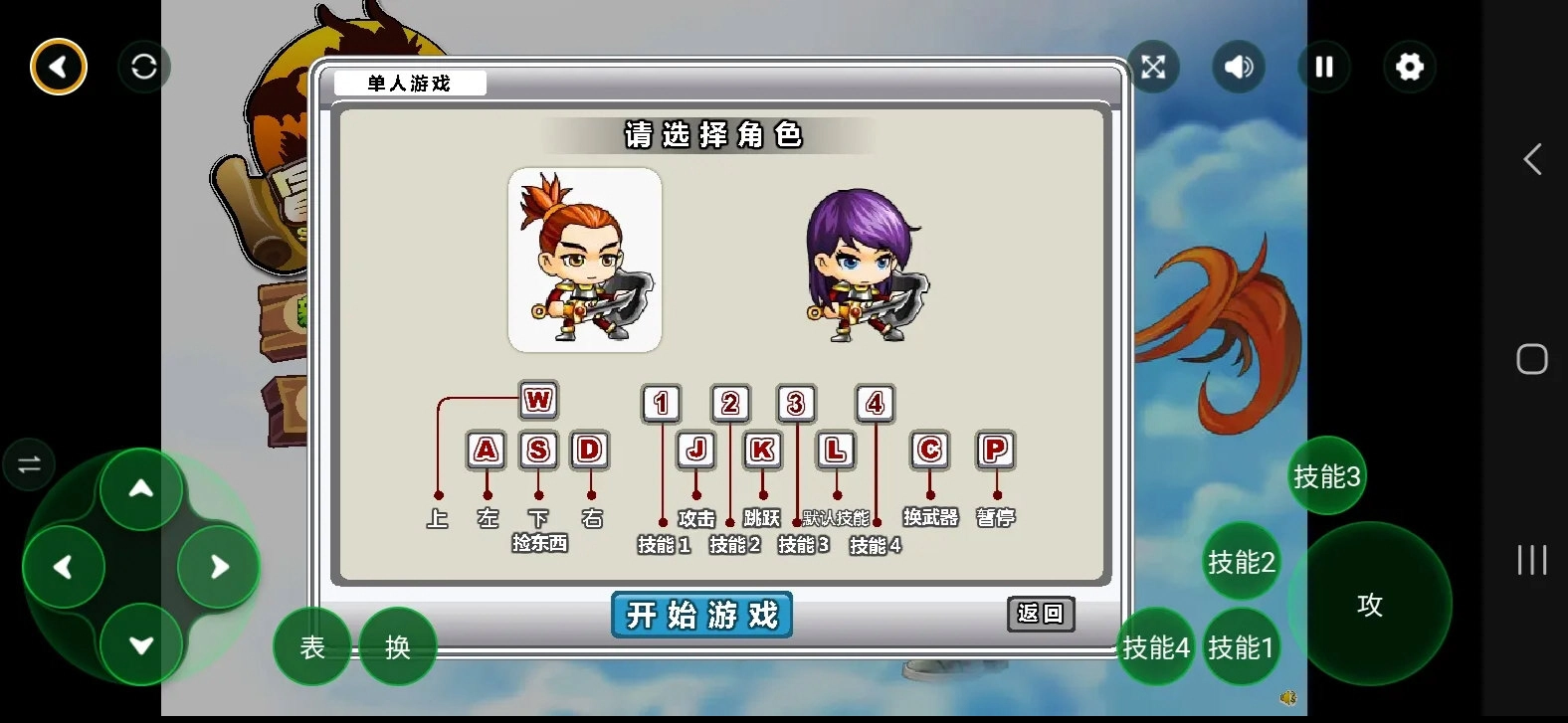Screen dimensions: 1568x723
Task: Select the 单人游戏 tab
Action: coord(409,84)
